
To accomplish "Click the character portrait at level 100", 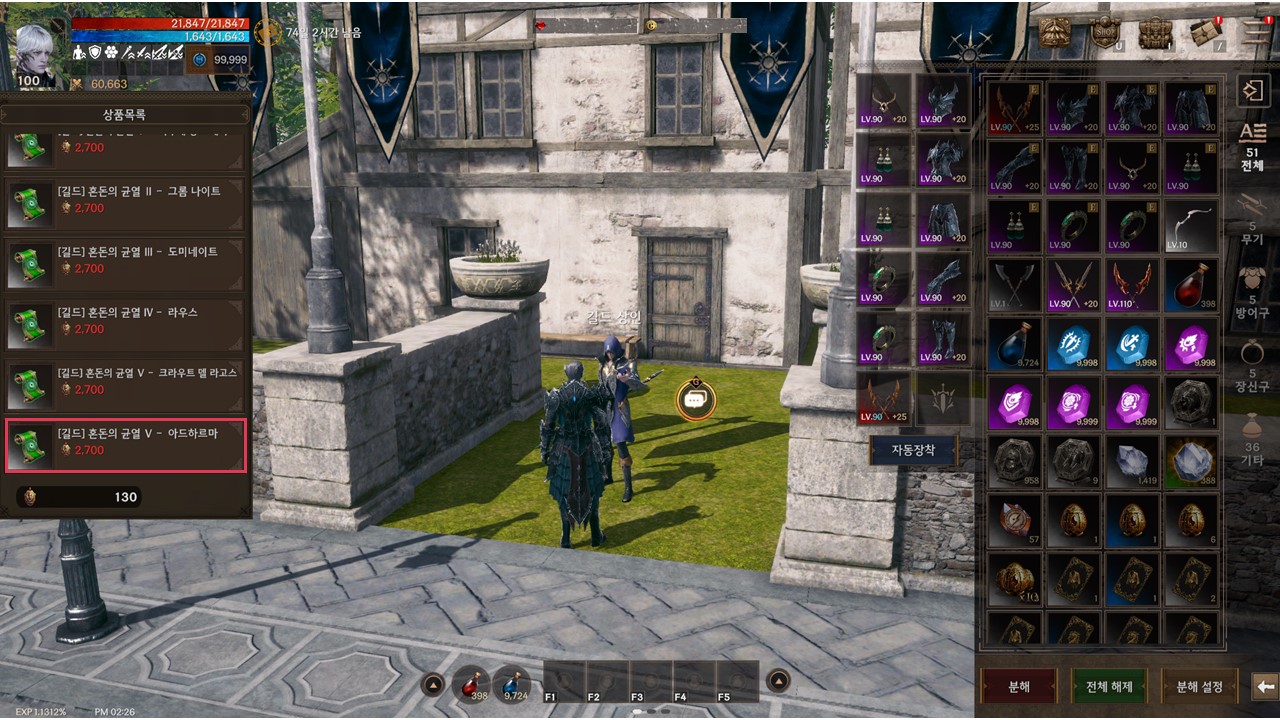I will (36, 52).
